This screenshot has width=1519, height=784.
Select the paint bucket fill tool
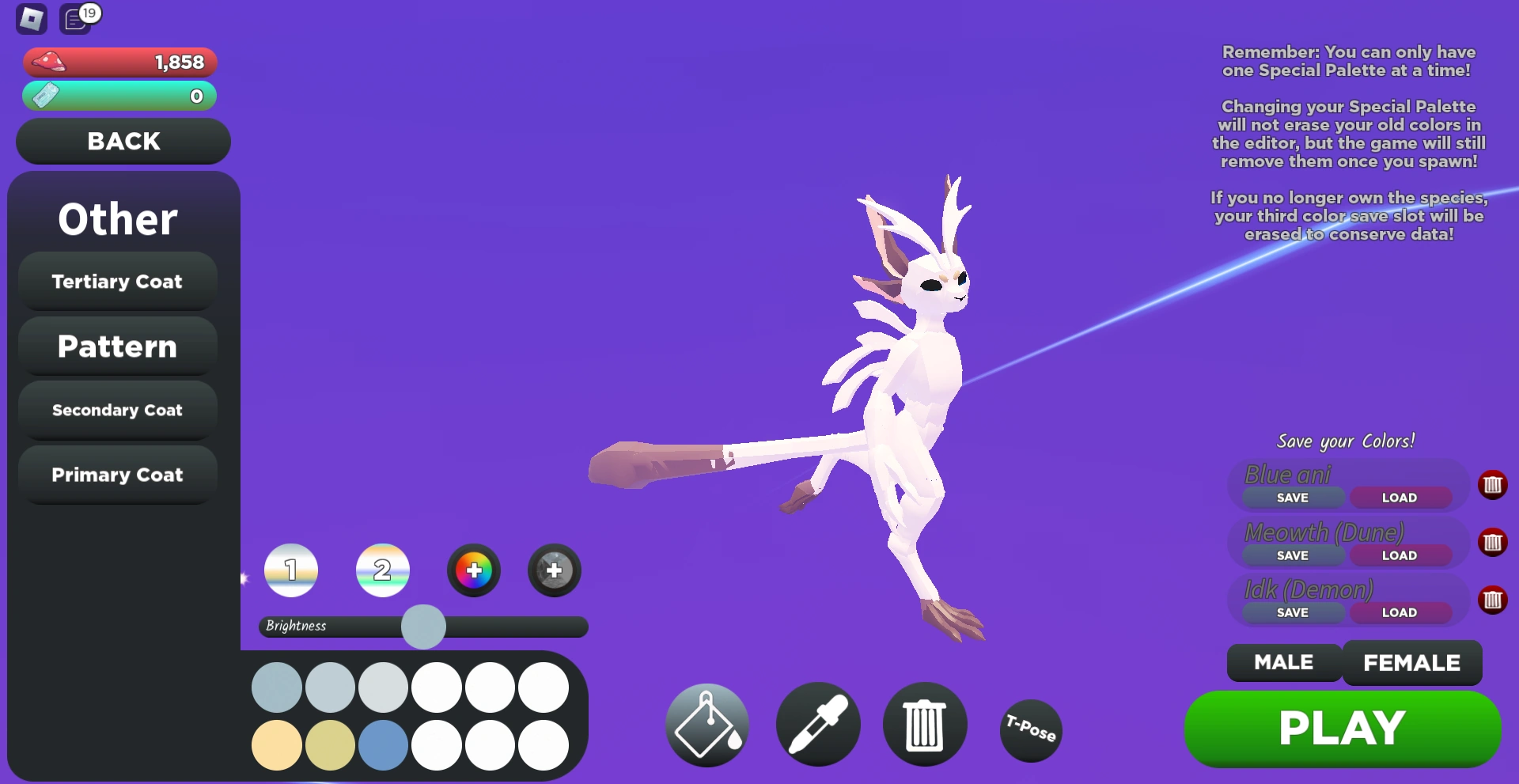pyautogui.click(x=706, y=724)
